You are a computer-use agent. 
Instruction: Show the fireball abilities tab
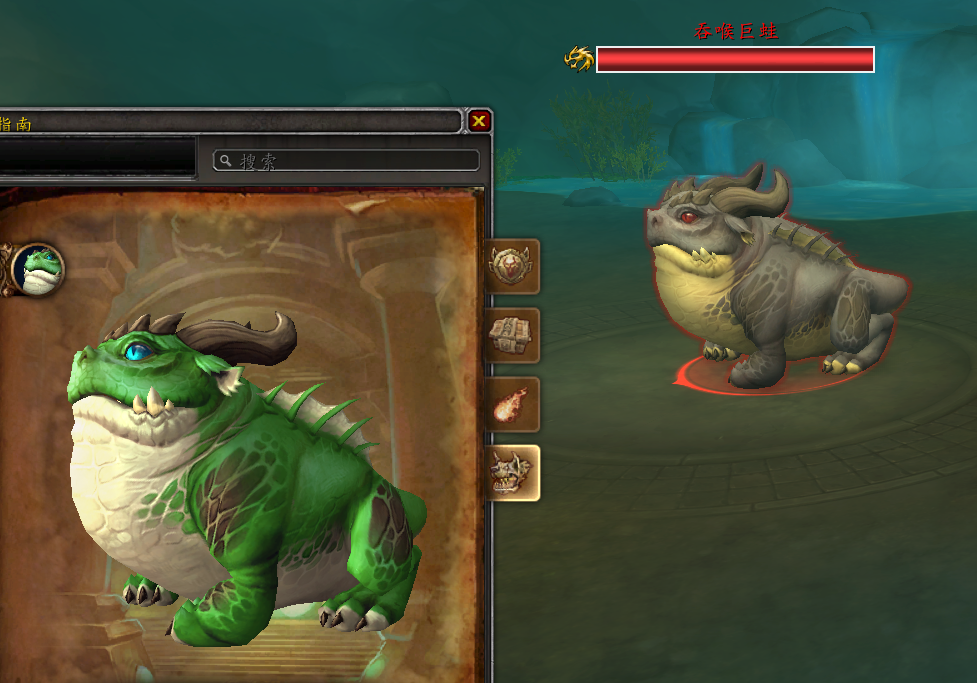tap(511, 404)
